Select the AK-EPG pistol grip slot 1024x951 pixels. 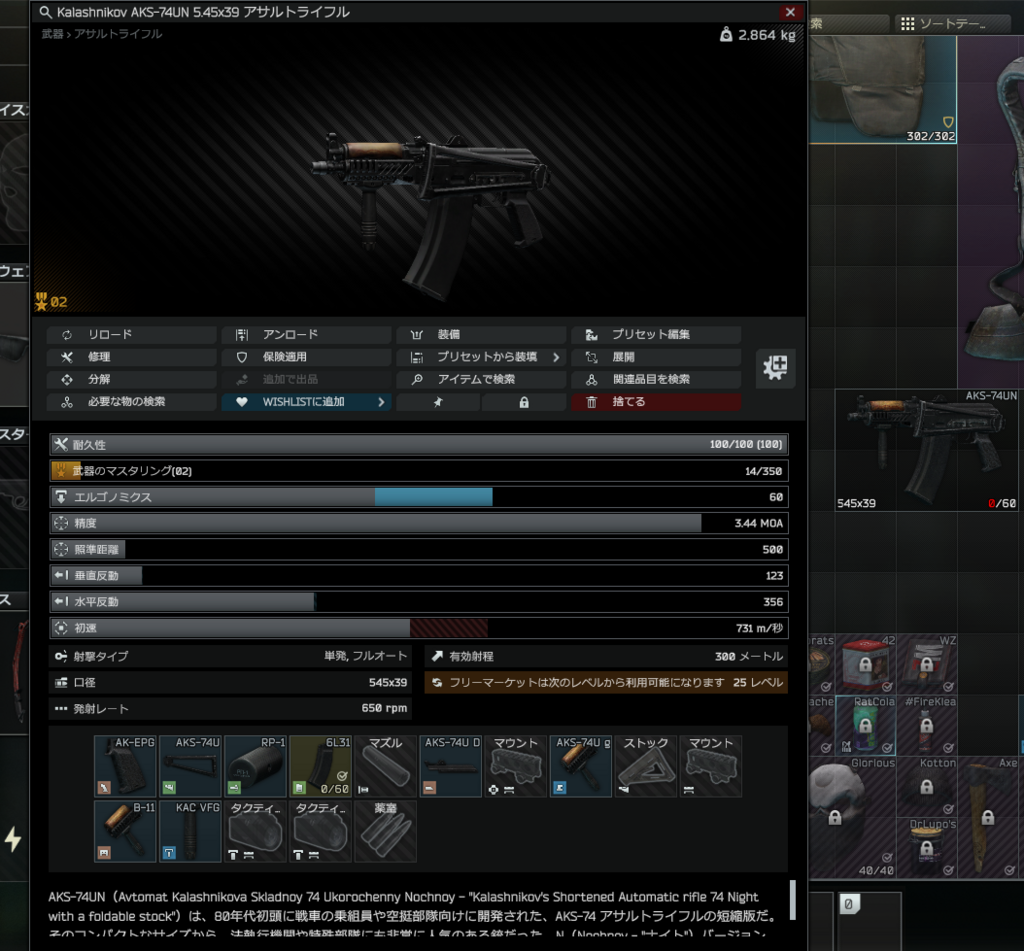click(x=125, y=766)
